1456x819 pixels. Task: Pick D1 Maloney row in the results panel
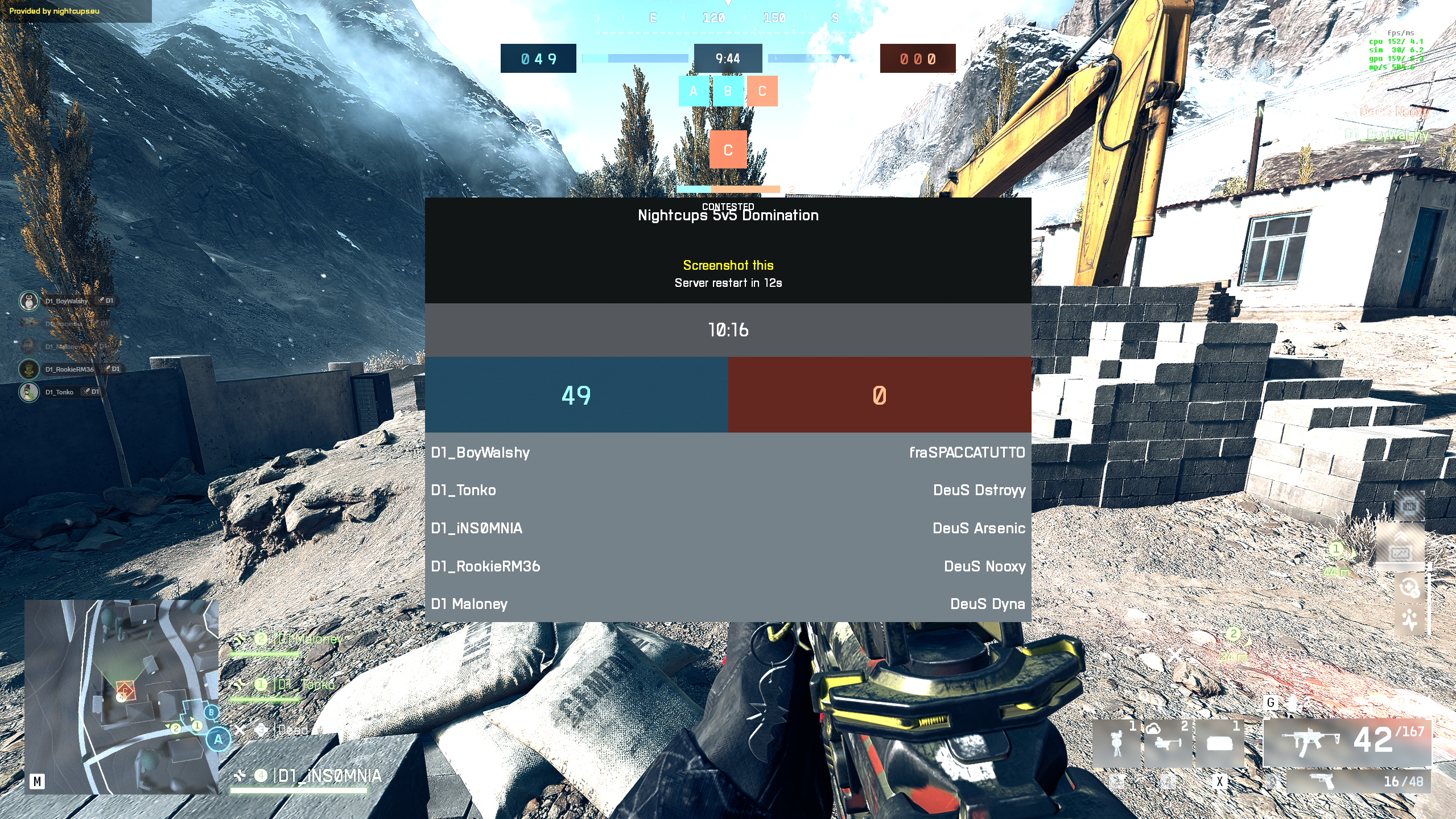(x=469, y=604)
